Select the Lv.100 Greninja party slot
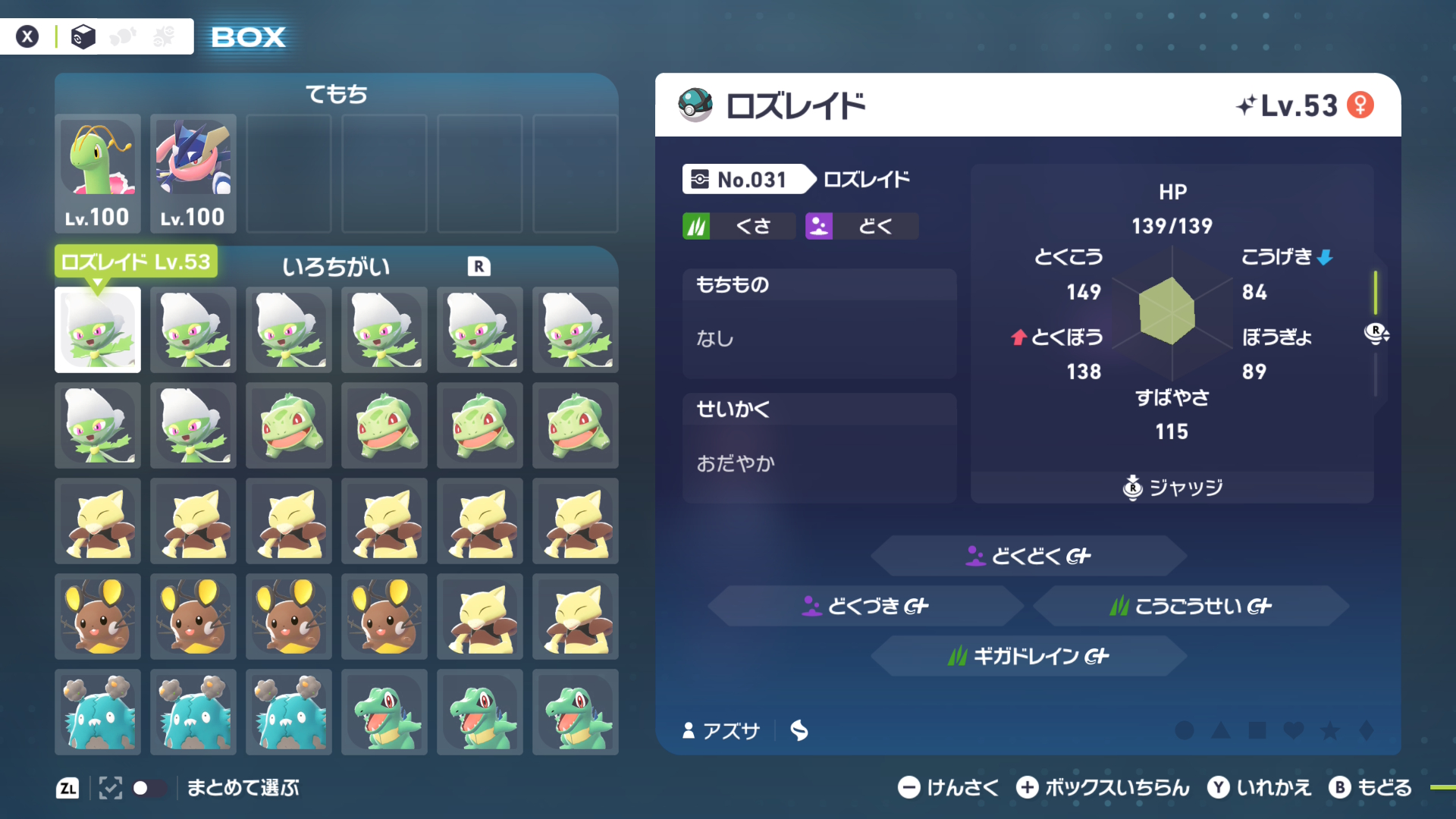The image size is (1456, 819). click(x=193, y=173)
